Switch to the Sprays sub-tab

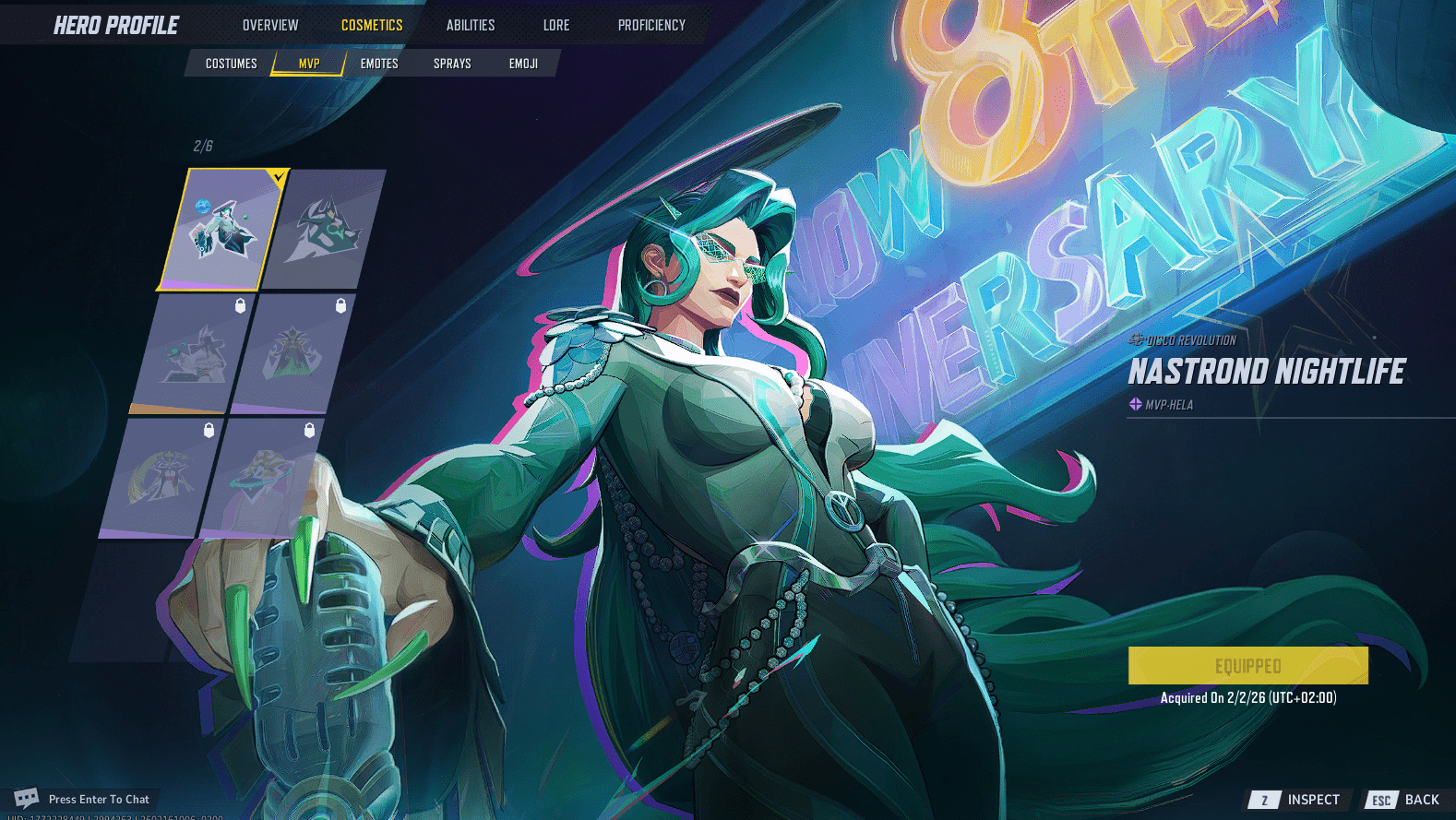coord(451,63)
